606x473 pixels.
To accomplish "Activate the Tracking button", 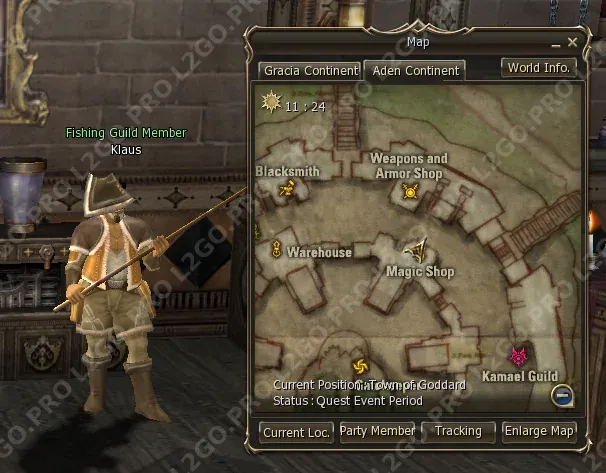I will (458, 431).
